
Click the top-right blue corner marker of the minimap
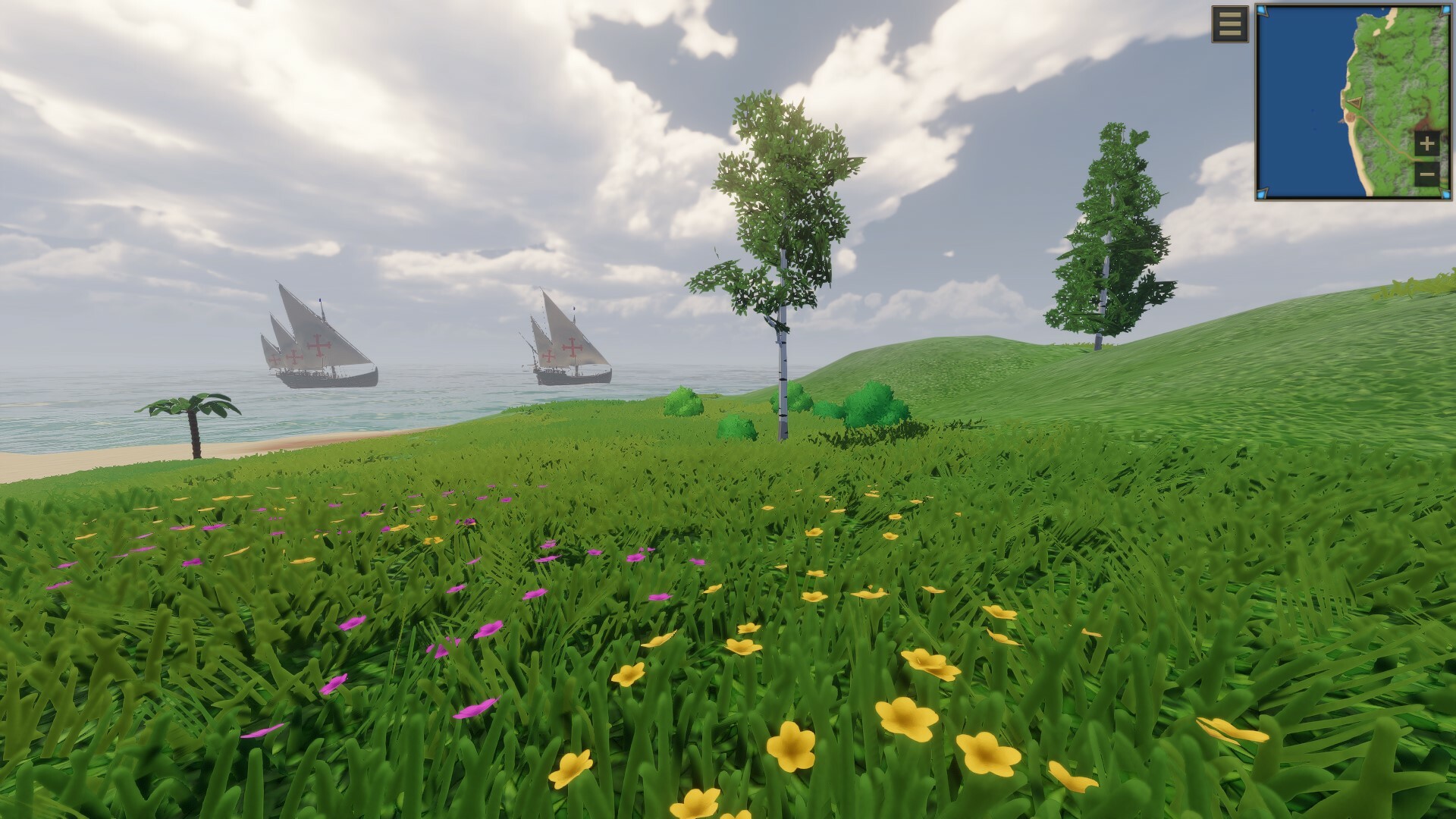tap(1445, 11)
